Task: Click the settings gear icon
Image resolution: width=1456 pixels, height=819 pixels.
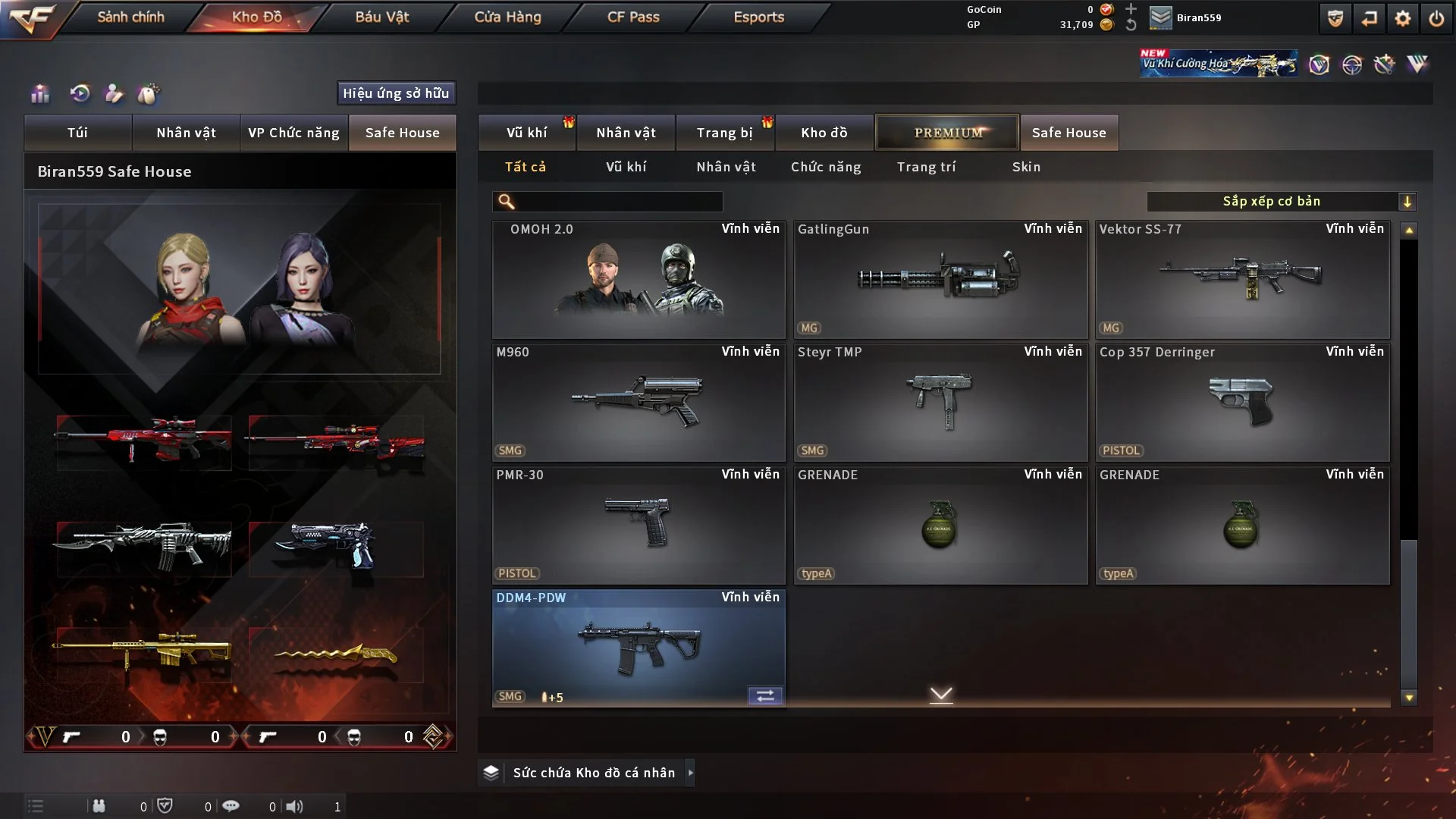Action: click(1403, 18)
